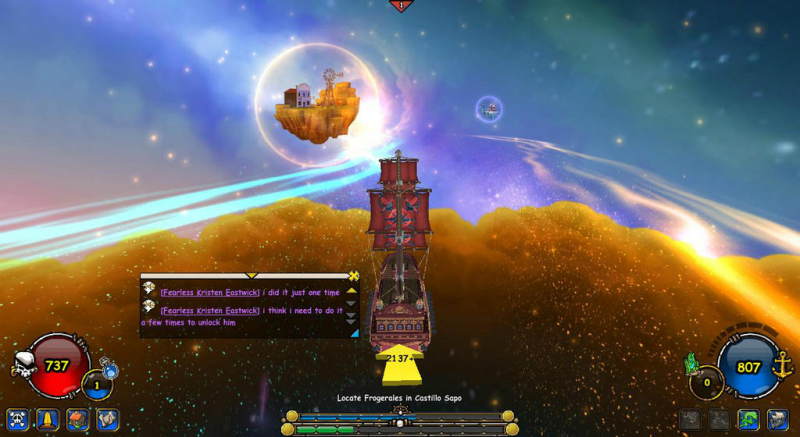Click the golden cone icon in bottom bar
Viewport: 800px width, 437px height.
[47, 419]
